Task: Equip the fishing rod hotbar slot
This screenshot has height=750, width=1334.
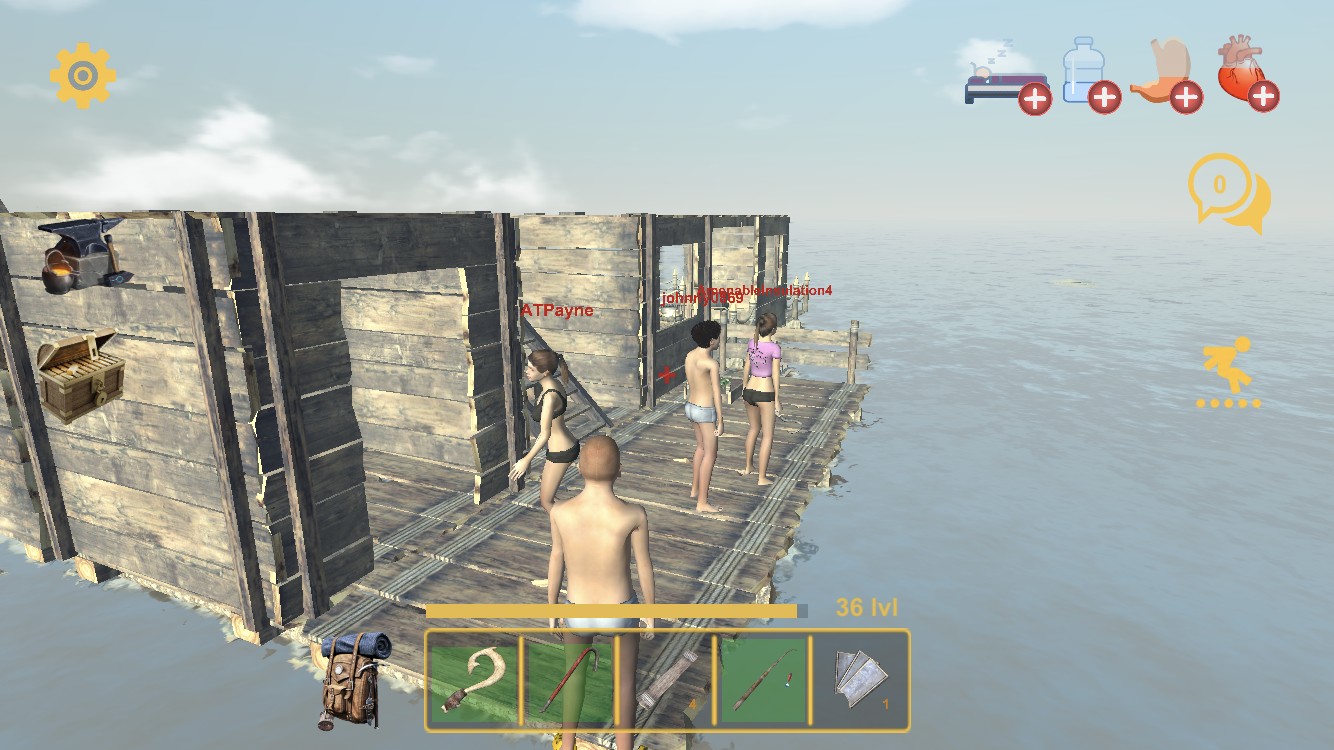Action: [762, 680]
